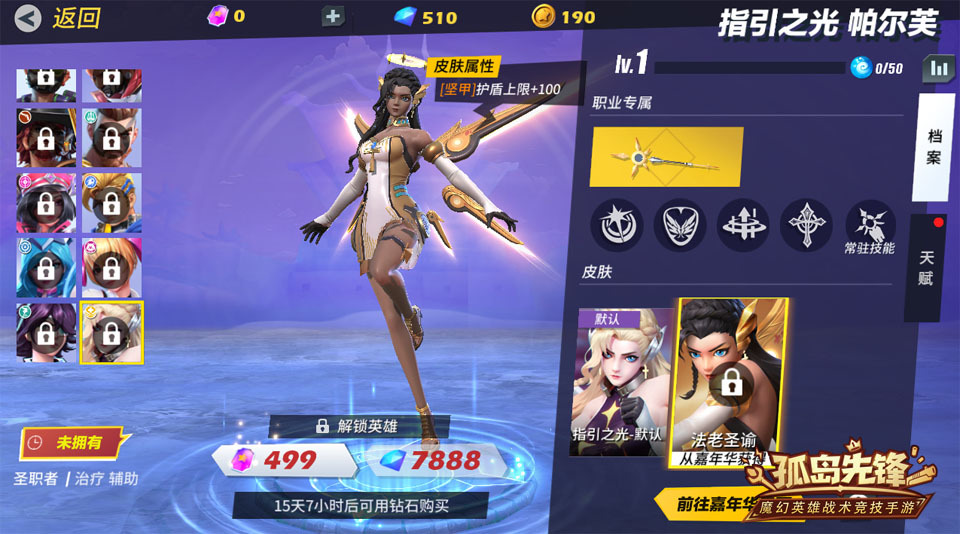Choose the highlighted hero portrait with gold border
The image size is (960, 534).
click(x=112, y=333)
